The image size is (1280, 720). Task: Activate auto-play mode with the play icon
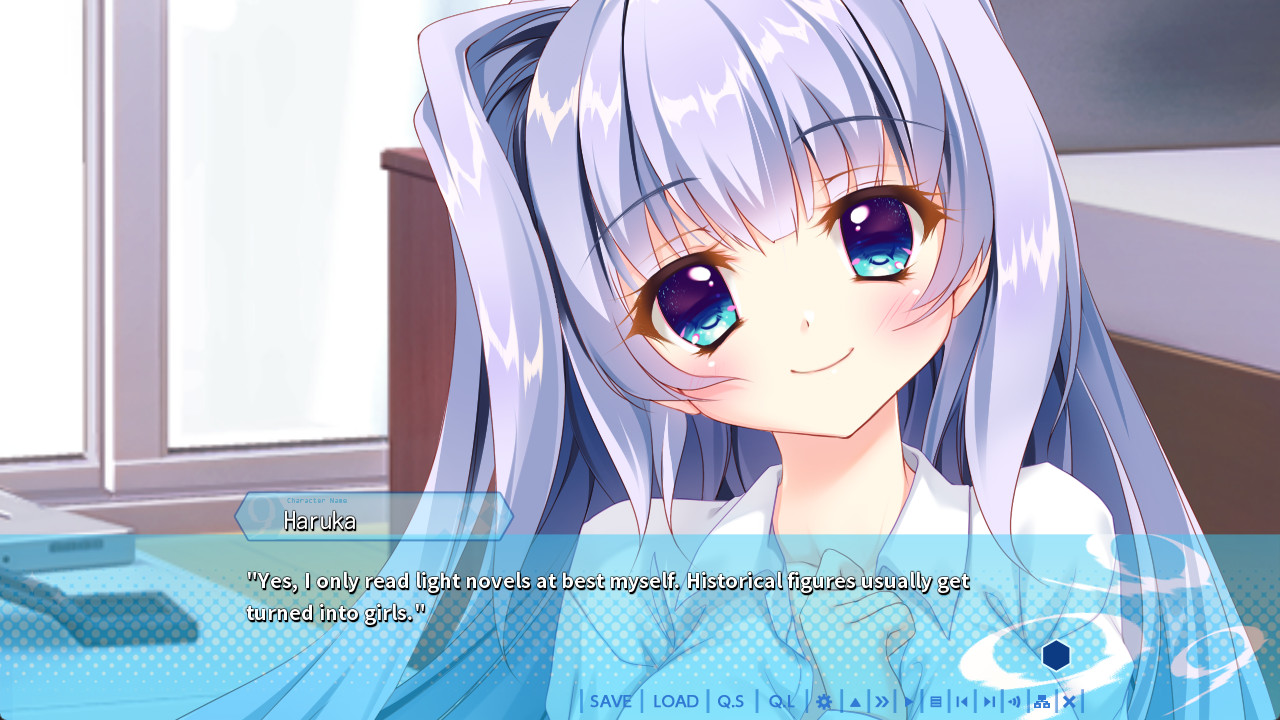pyautogui.click(x=909, y=701)
